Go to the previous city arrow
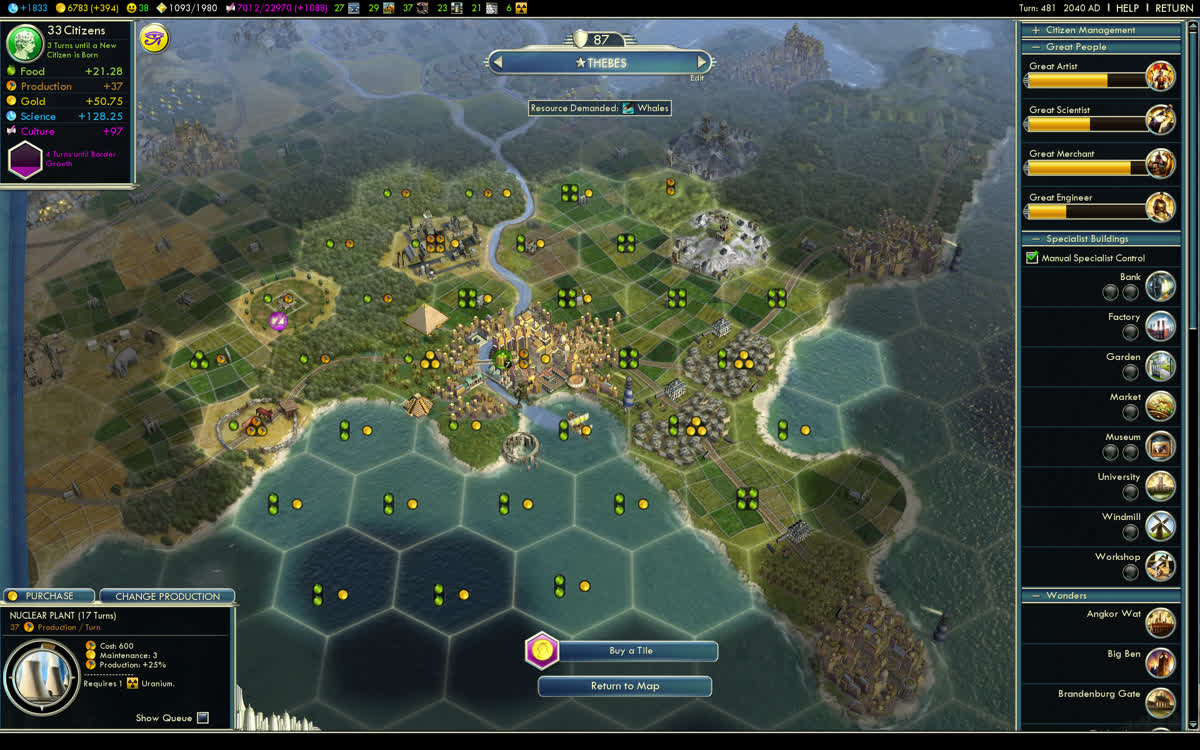 click(497, 62)
